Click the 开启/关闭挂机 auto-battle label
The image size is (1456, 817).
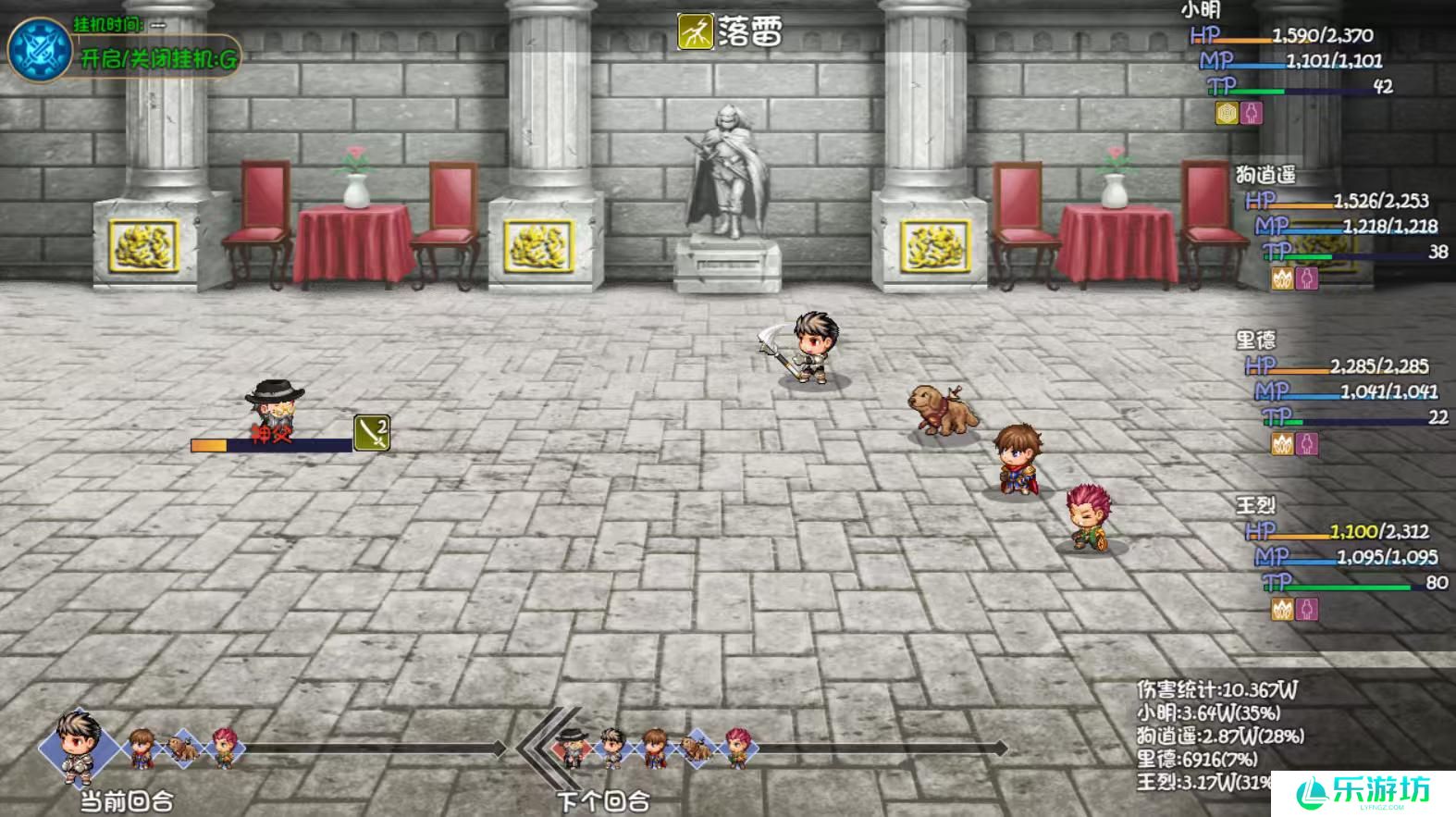click(159, 59)
